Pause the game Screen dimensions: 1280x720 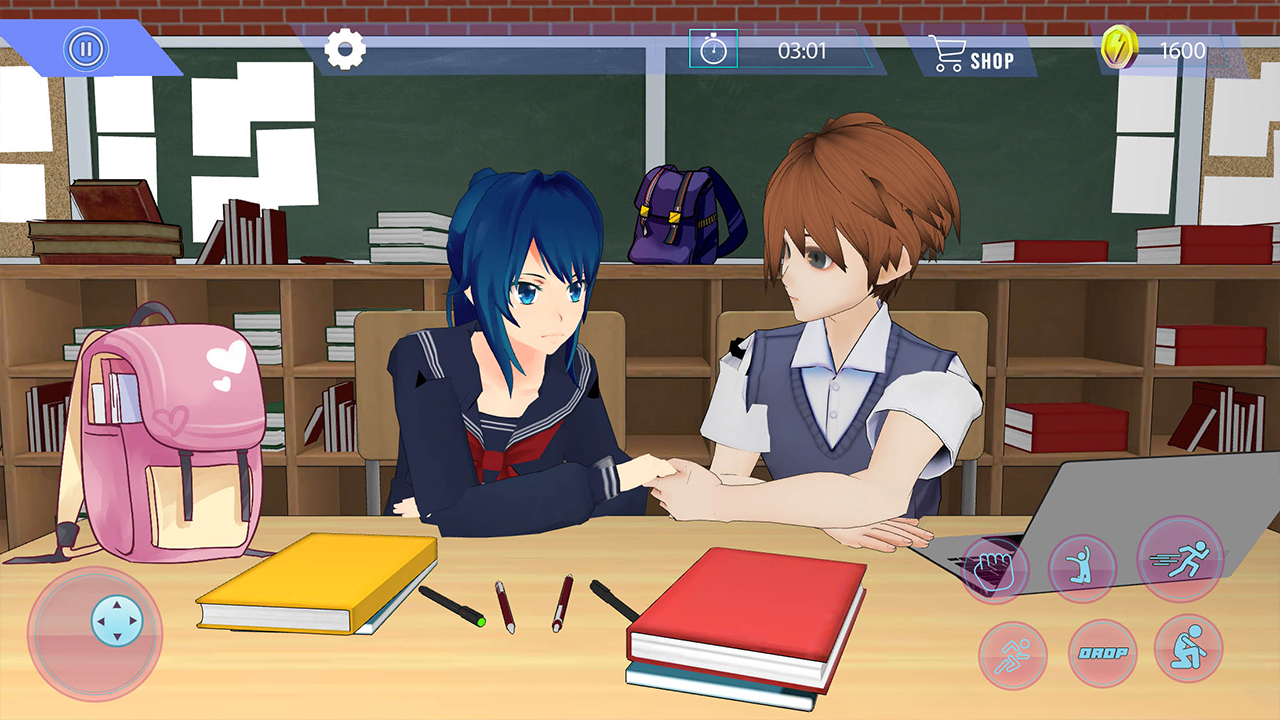(85, 46)
